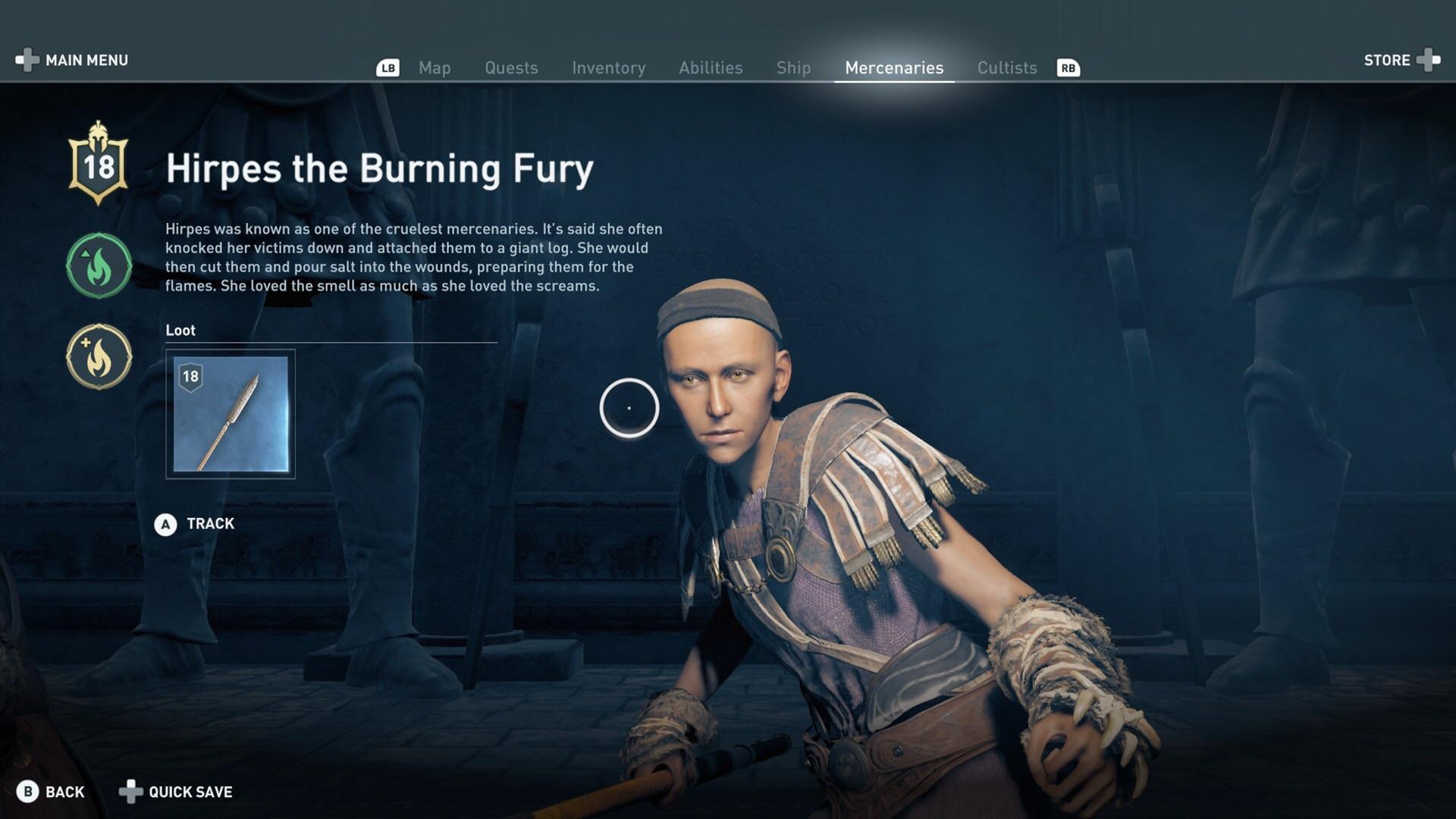Click the reticle circle on the viewport
The width and height of the screenshot is (1456, 819).
pyautogui.click(x=630, y=408)
